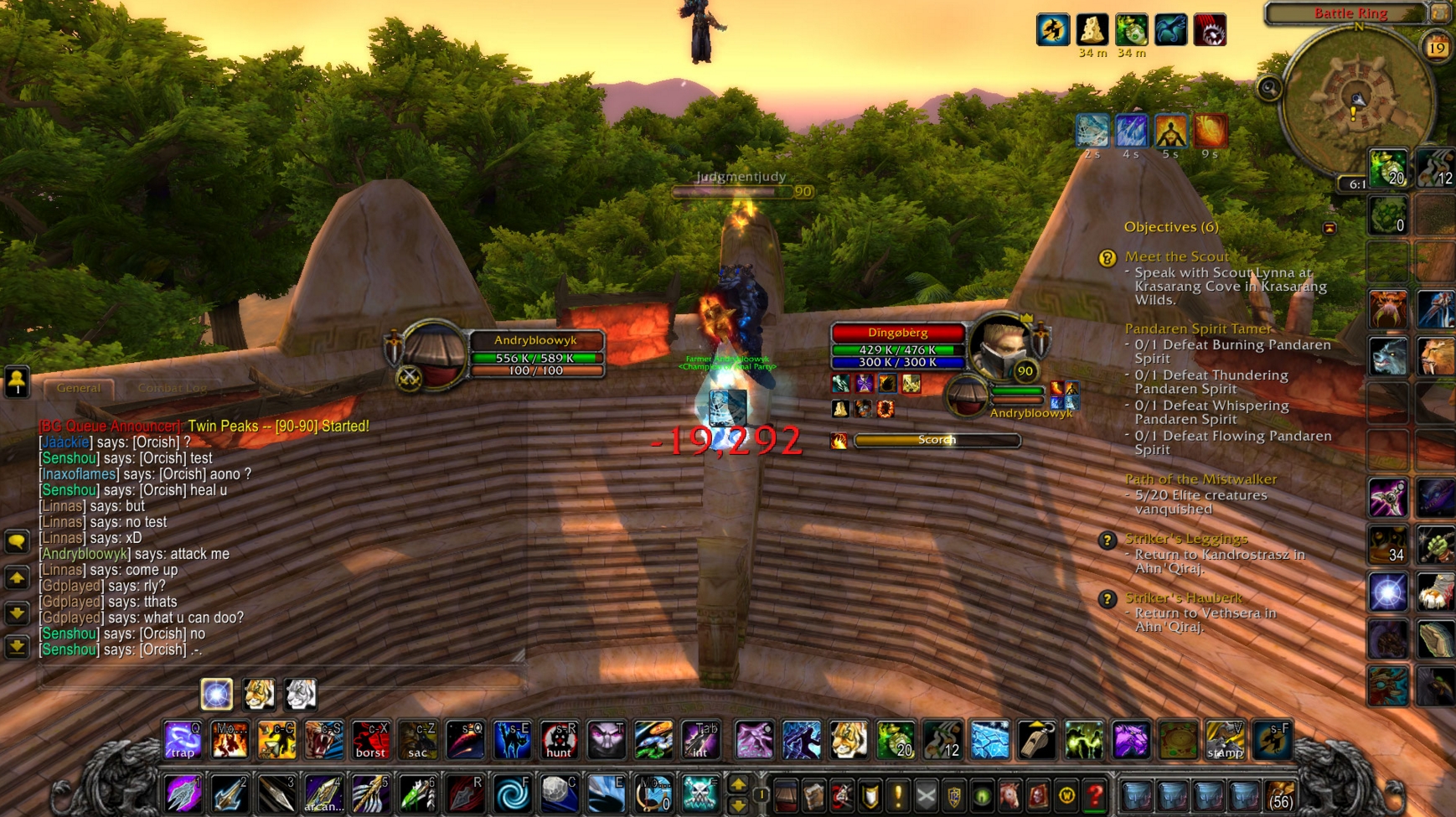1456x817 pixels.
Task: Activate the stamp ability bound to V
Action: click(1225, 741)
